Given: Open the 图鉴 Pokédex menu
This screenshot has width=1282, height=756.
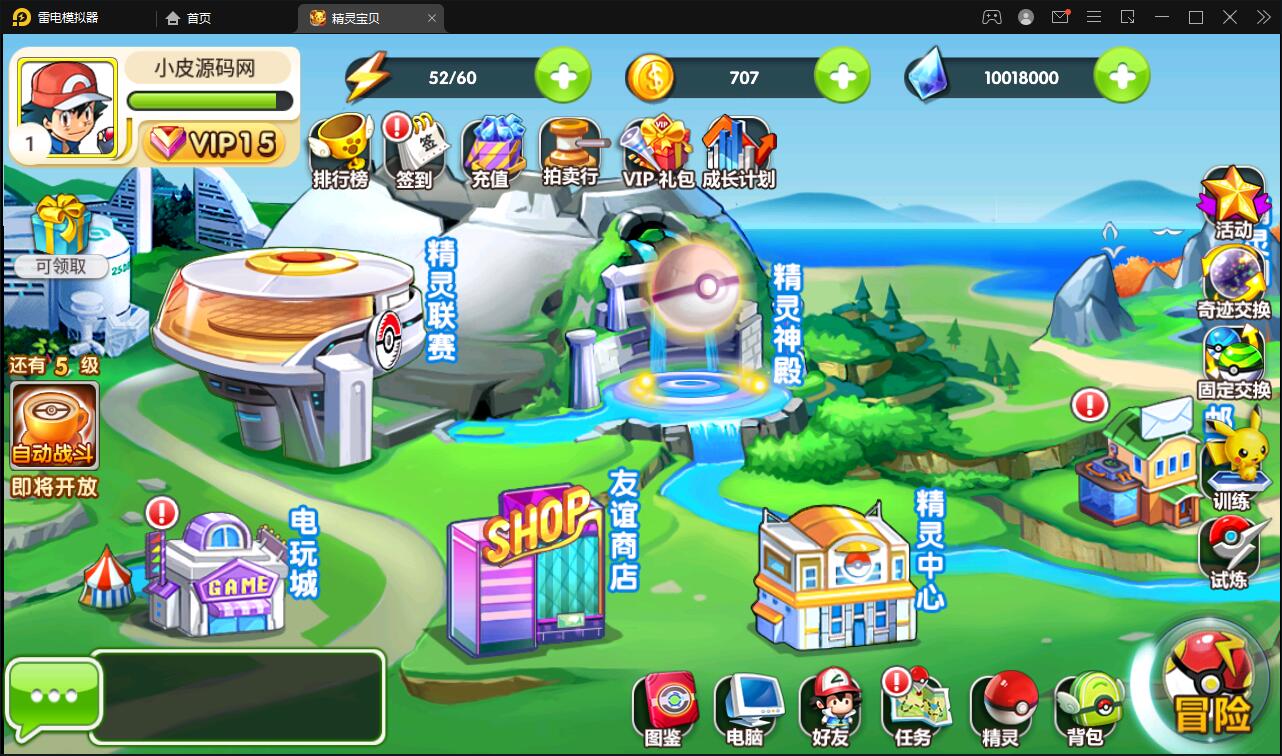Looking at the screenshot, I should [663, 709].
